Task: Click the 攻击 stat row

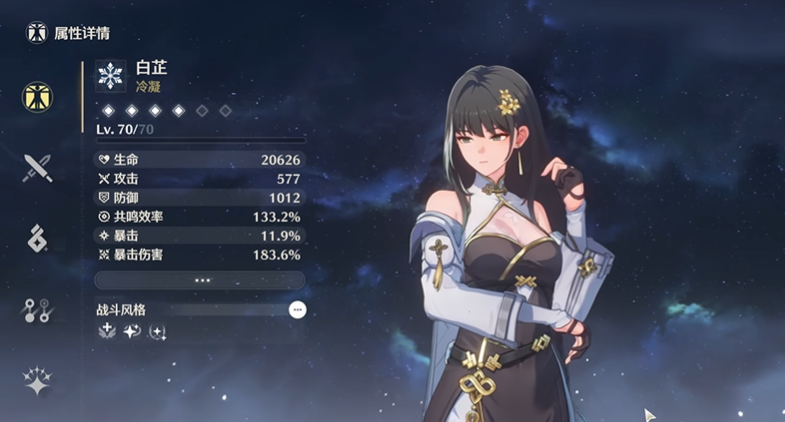Action: pos(199,179)
